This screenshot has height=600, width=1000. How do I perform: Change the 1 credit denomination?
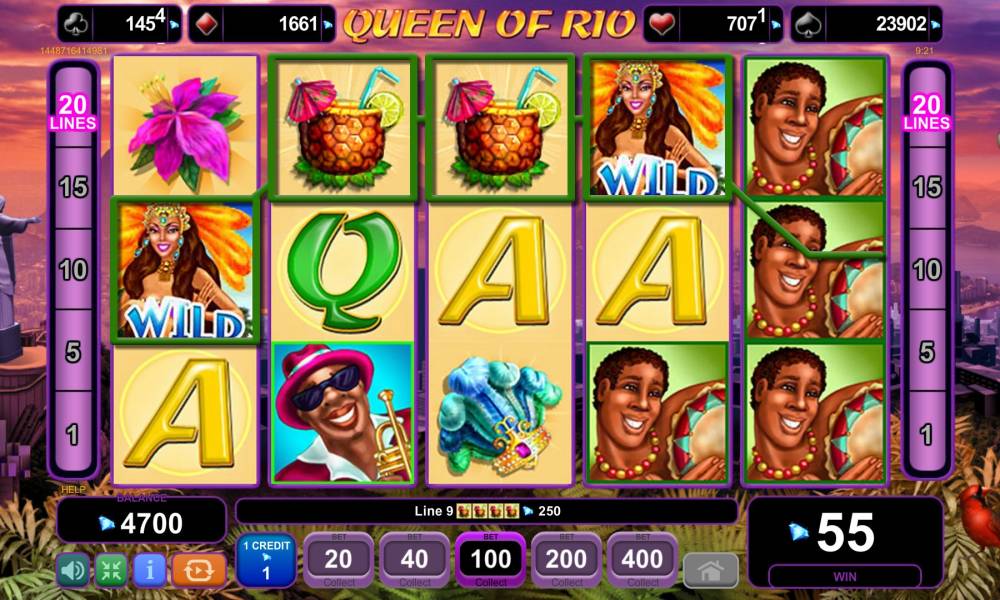266,560
